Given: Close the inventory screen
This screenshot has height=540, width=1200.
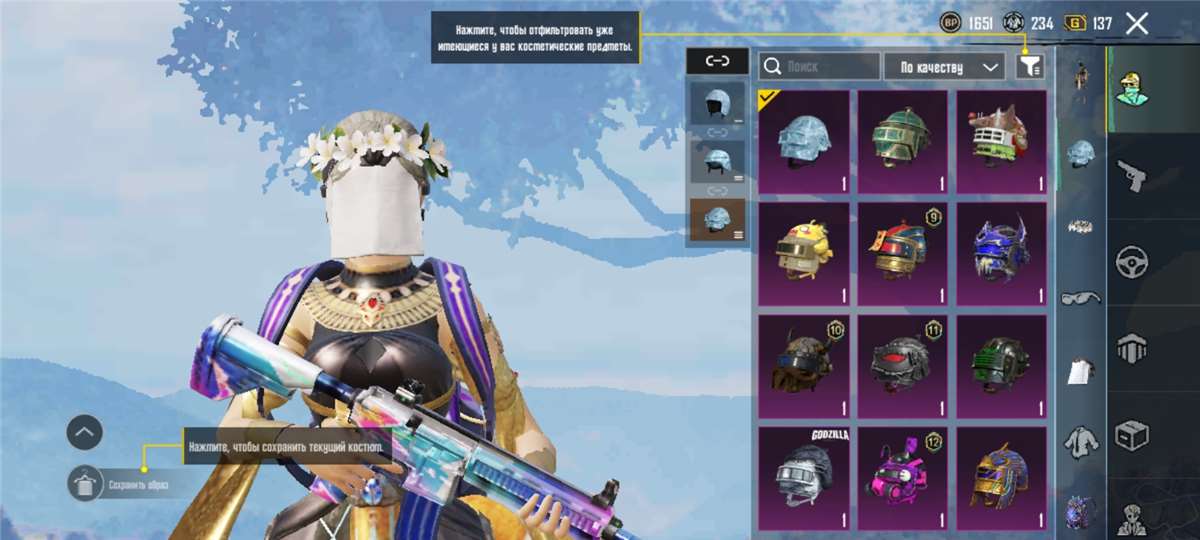Looking at the screenshot, I should (1137, 24).
